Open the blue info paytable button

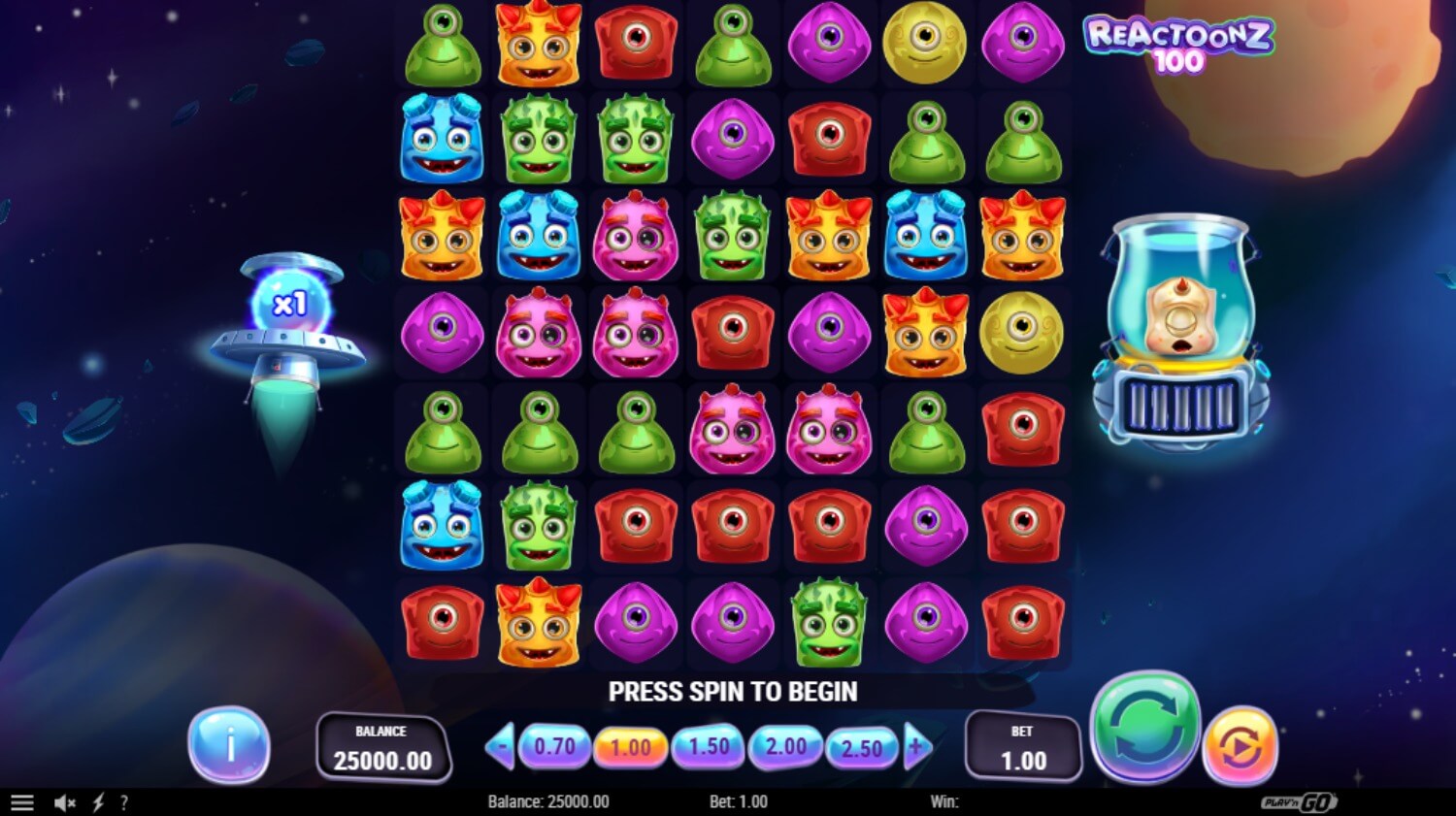click(x=229, y=745)
